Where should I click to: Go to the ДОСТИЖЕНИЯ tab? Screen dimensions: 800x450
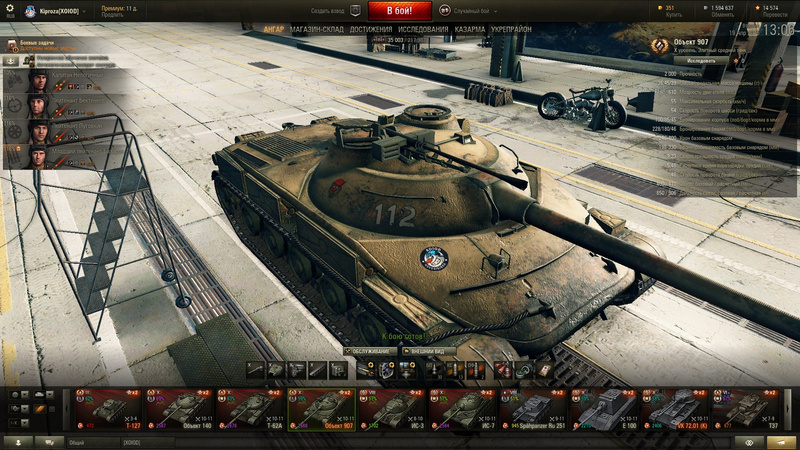(x=371, y=30)
